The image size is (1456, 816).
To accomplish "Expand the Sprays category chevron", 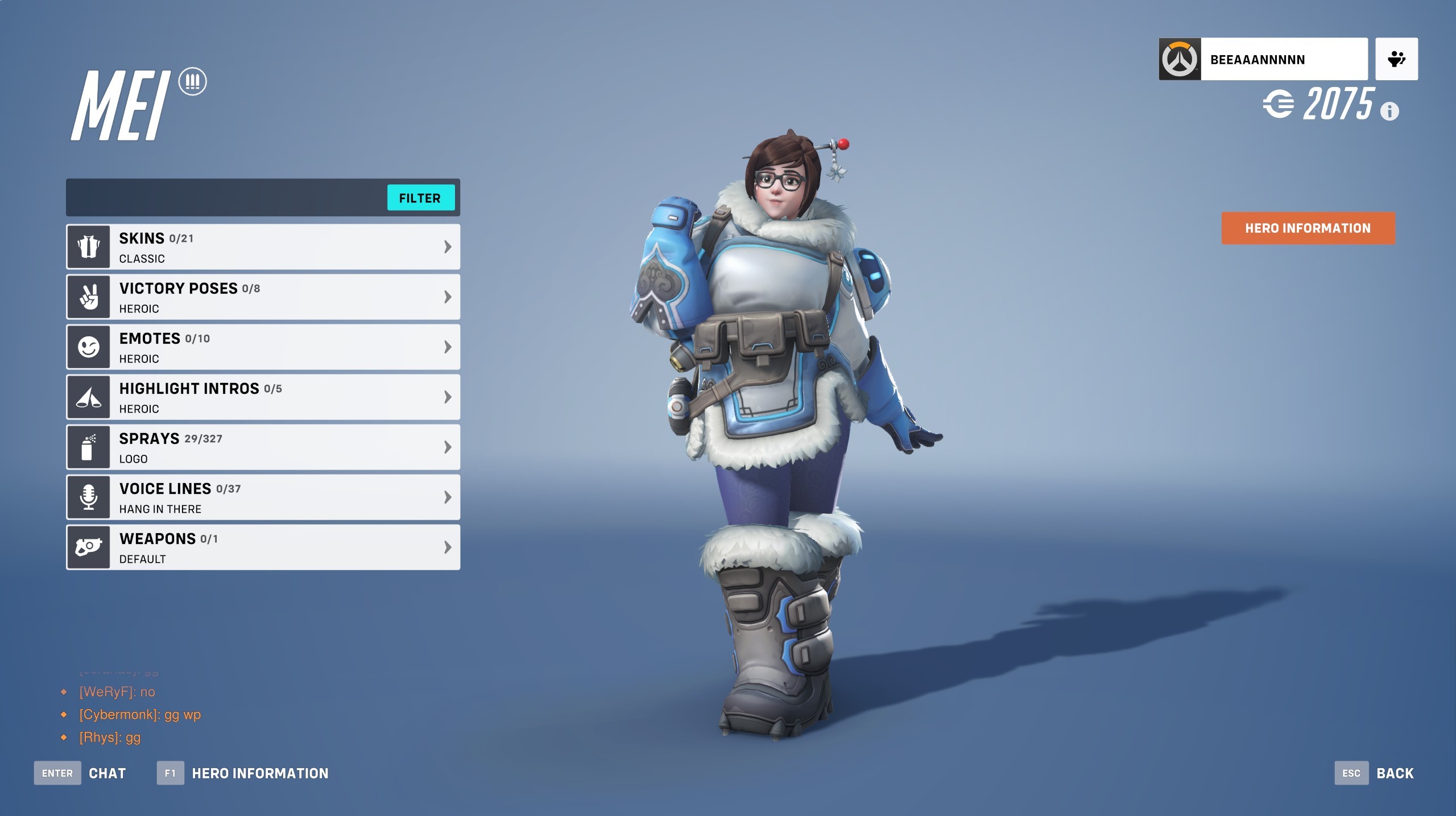I will coord(448,447).
